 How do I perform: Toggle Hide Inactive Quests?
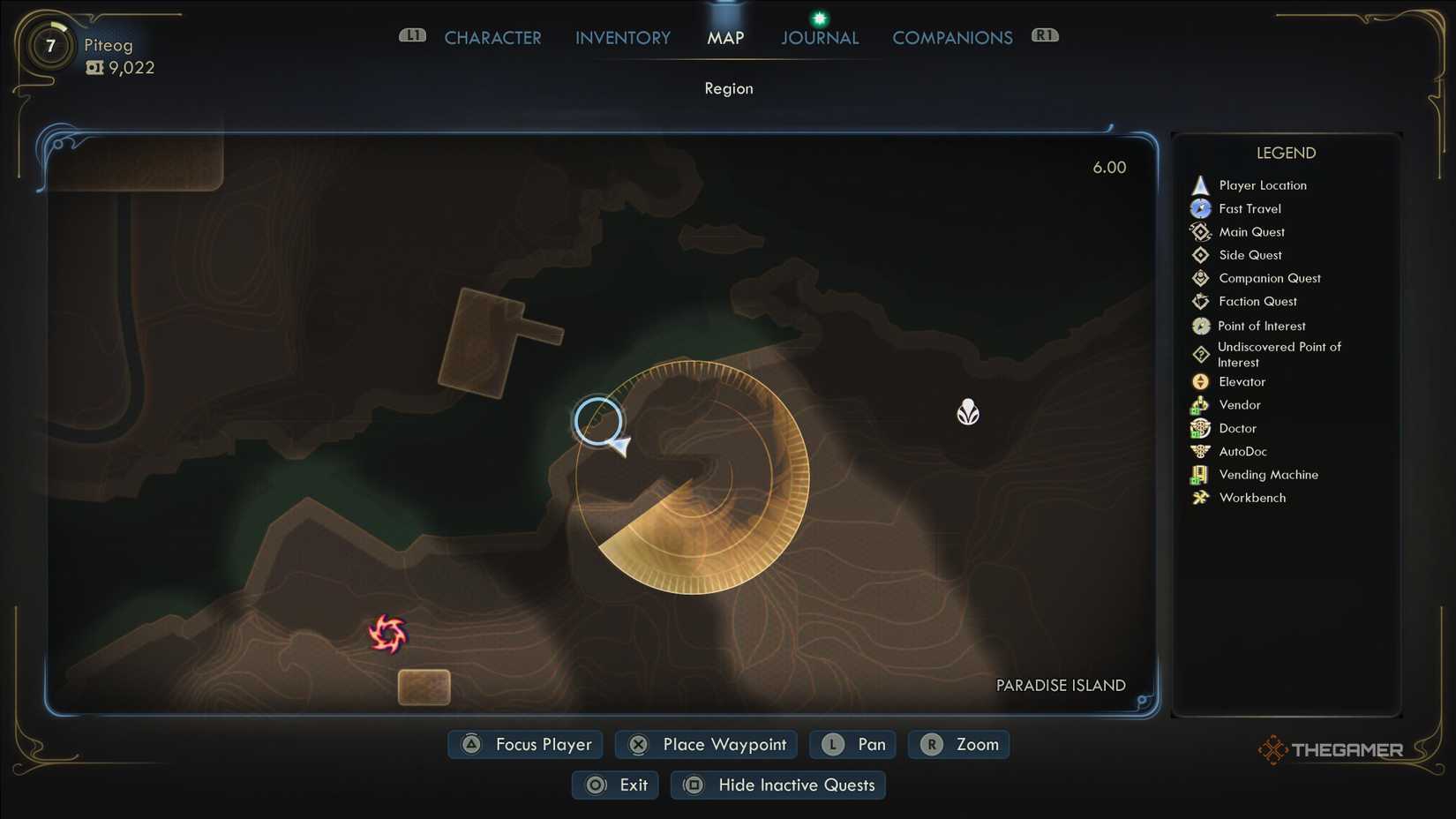(777, 785)
